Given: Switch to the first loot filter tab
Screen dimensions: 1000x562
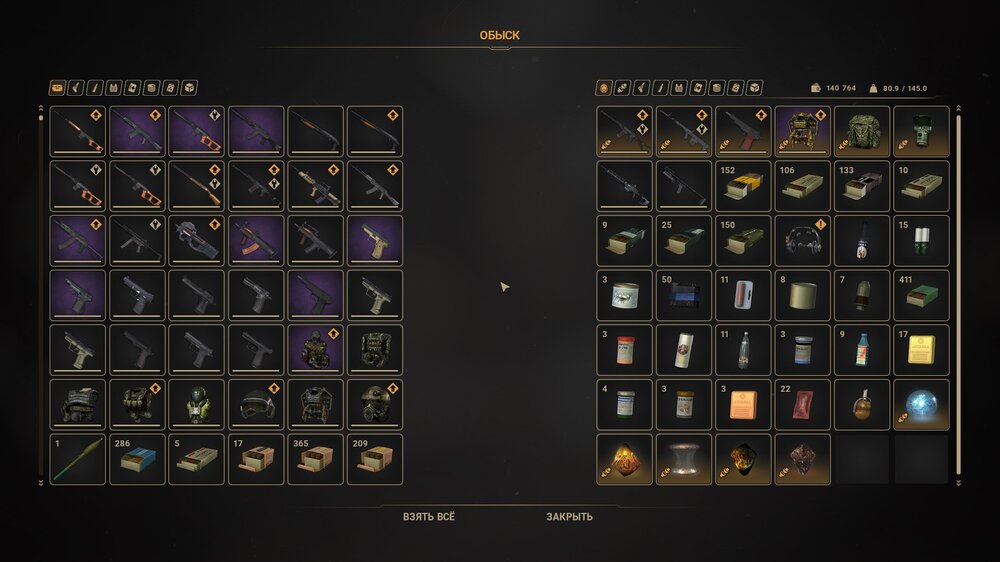Looking at the screenshot, I should 58,88.
